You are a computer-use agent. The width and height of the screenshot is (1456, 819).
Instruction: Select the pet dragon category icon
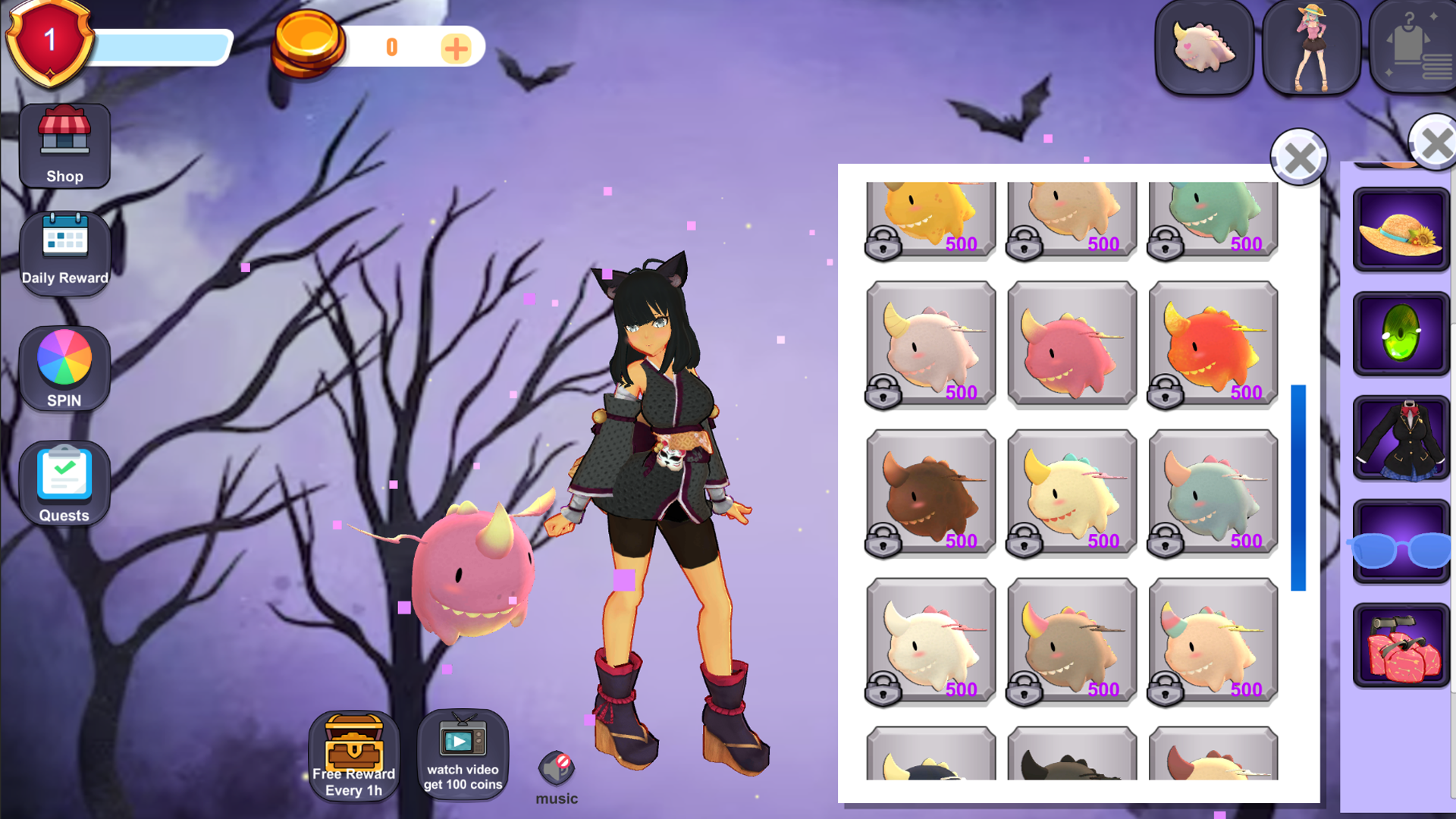click(x=1203, y=47)
